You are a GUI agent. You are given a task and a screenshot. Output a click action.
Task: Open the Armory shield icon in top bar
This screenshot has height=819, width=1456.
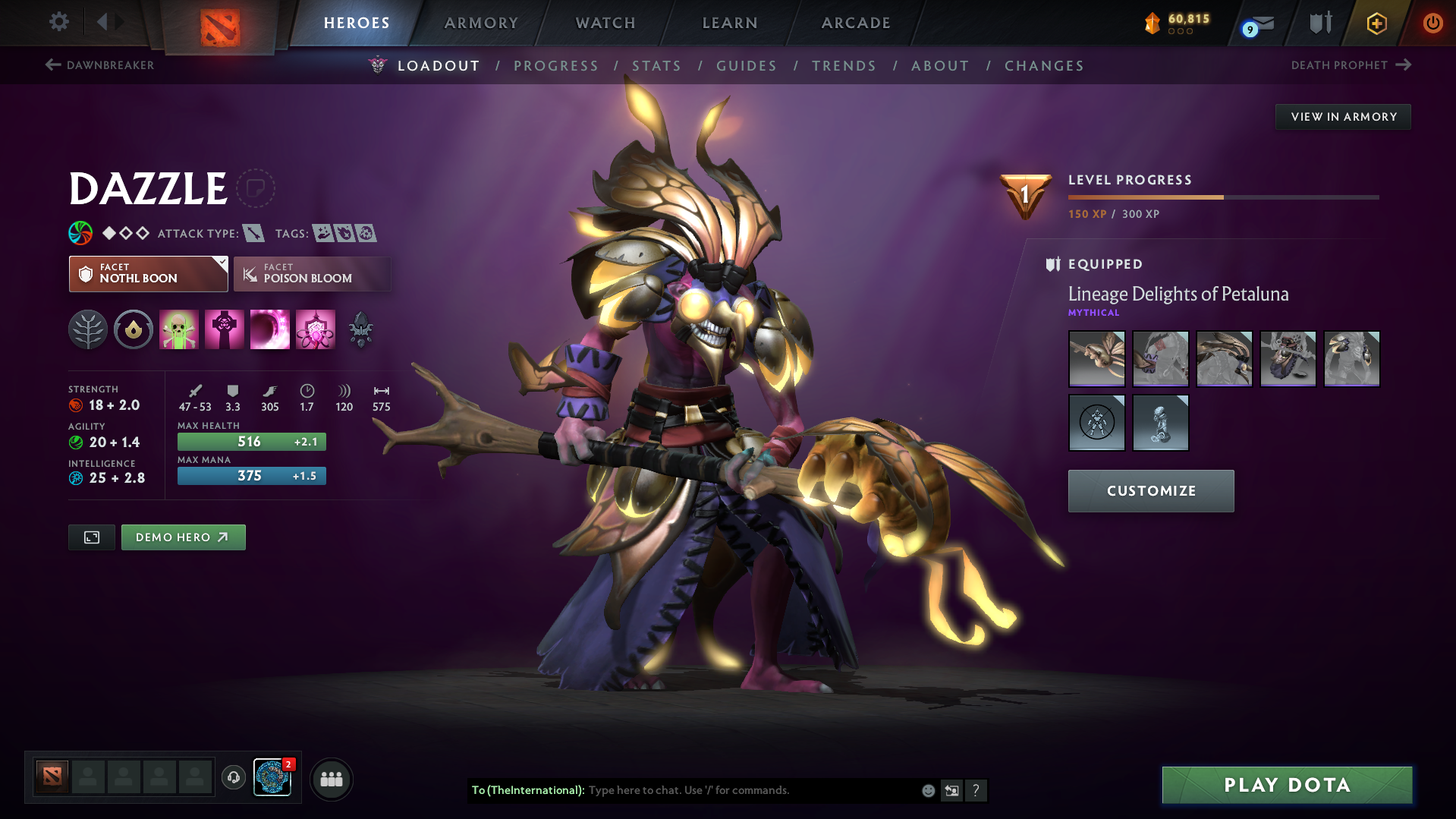(1318, 23)
